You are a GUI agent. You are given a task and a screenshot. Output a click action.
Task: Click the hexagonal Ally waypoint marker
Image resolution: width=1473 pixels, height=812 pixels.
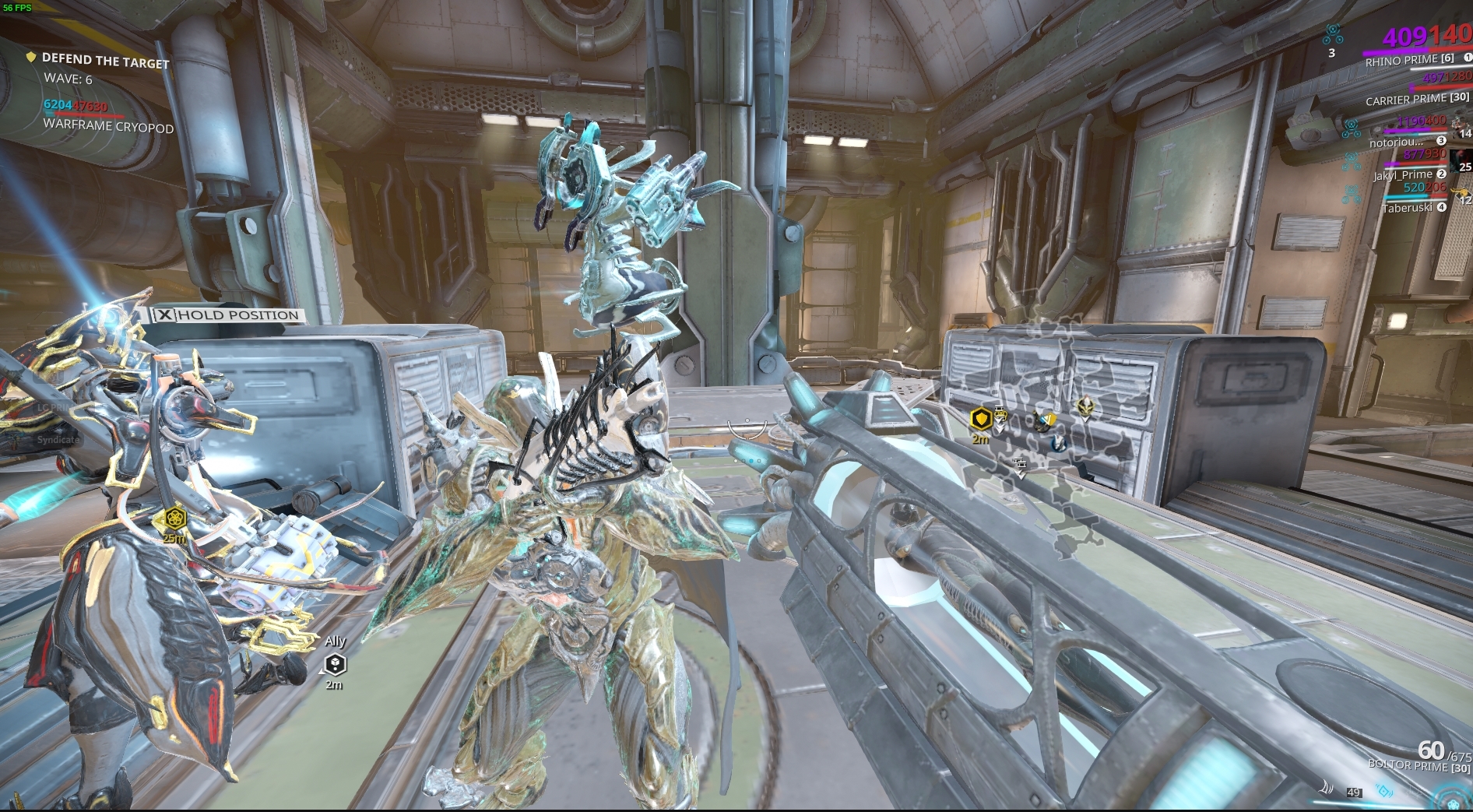[335, 664]
